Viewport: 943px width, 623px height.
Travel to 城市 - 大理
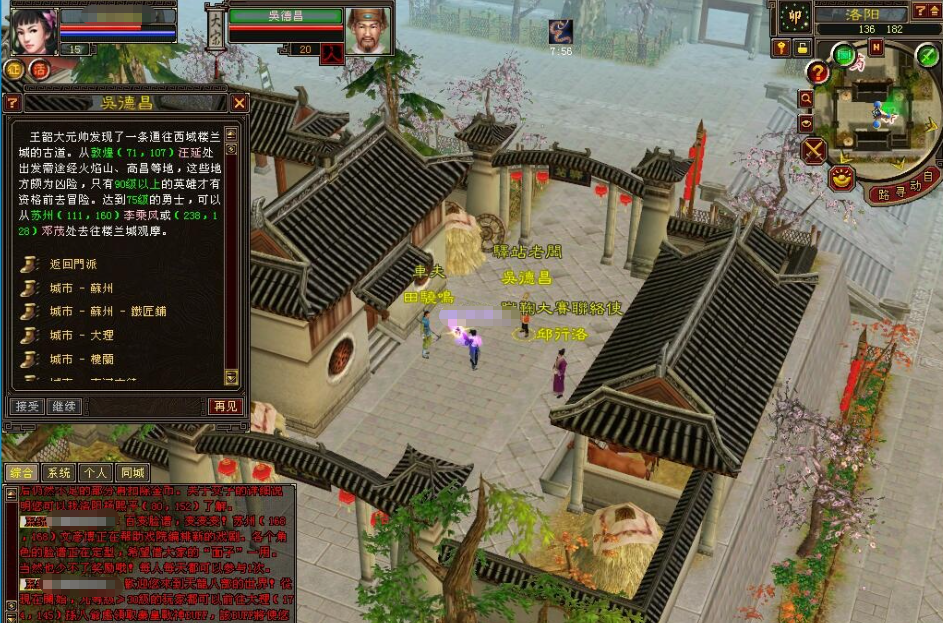coord(75,335)
